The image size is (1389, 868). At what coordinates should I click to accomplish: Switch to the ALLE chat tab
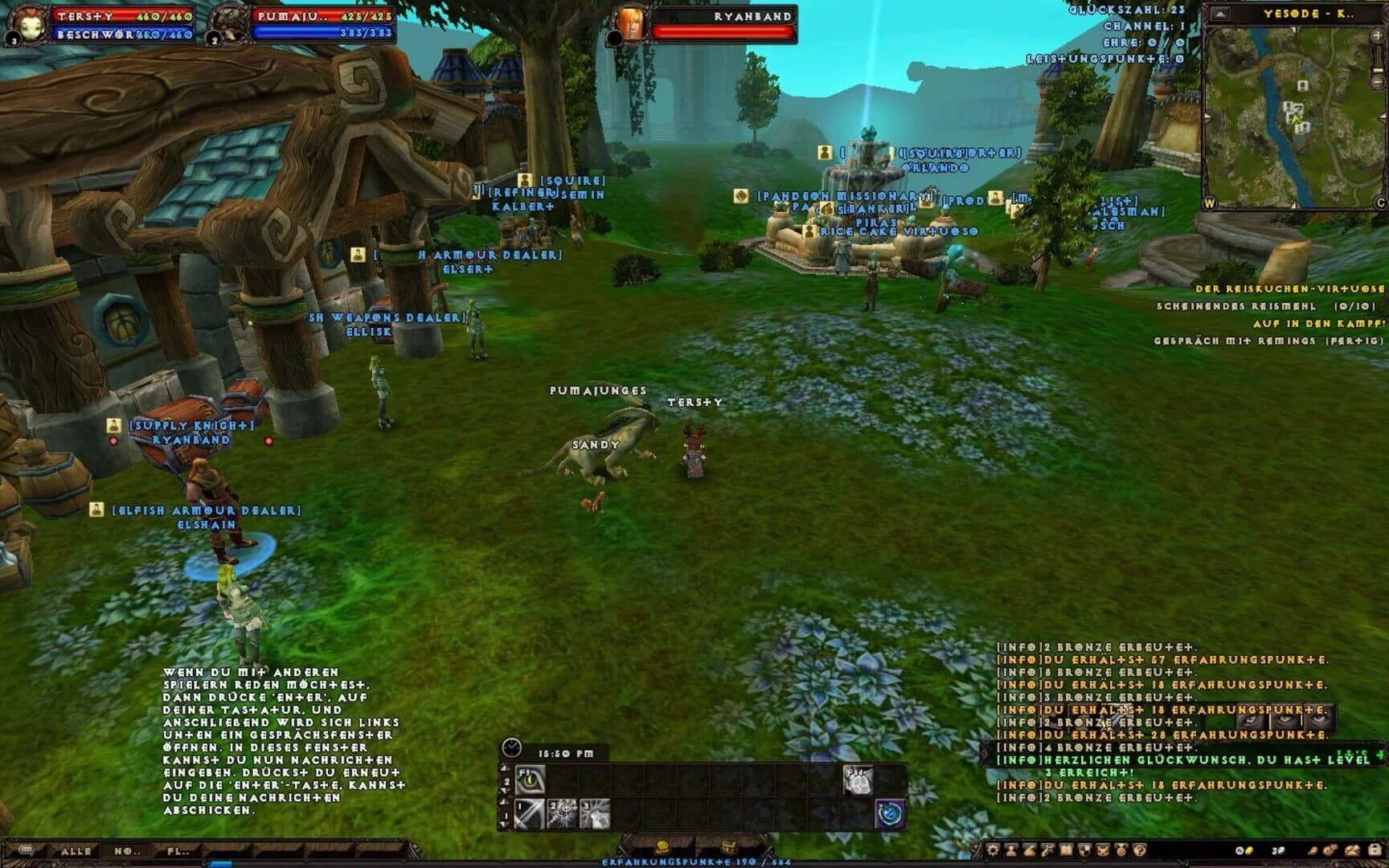pos(76,852)
